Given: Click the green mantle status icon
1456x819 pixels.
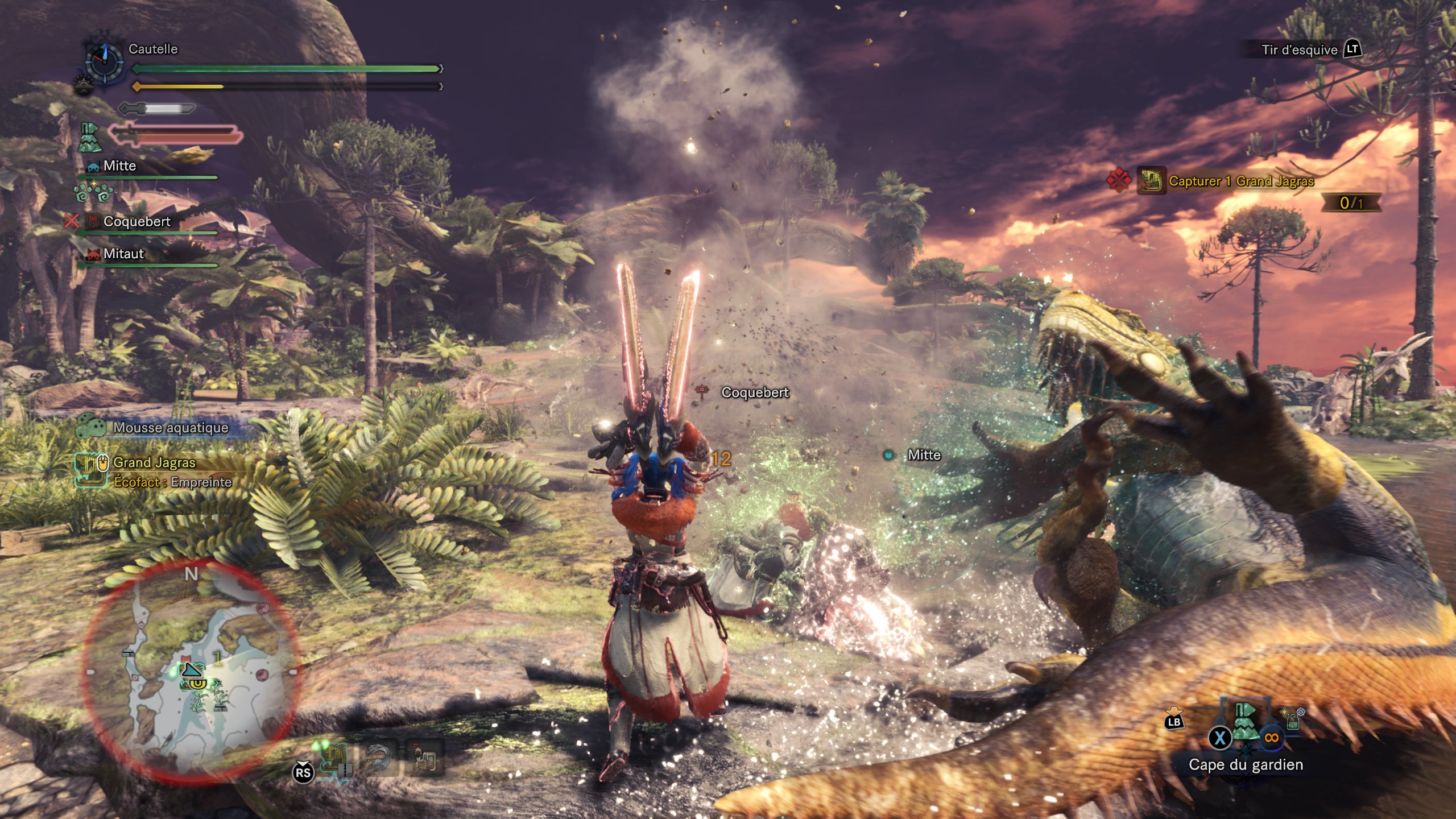Looking at the screenshot, I should (89, 137).
